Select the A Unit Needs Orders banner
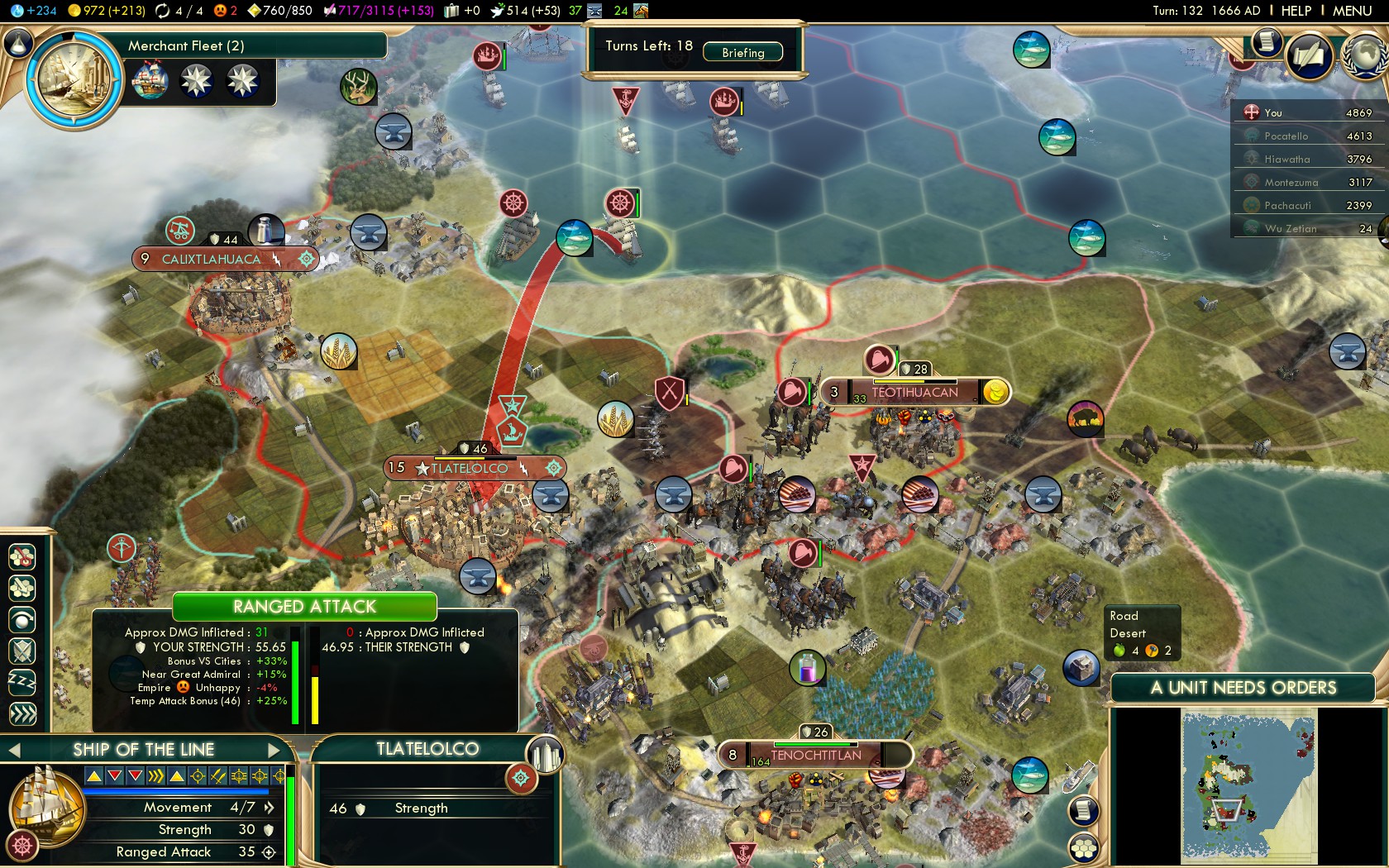The image size is (1389, 868). coord(1243,688)
